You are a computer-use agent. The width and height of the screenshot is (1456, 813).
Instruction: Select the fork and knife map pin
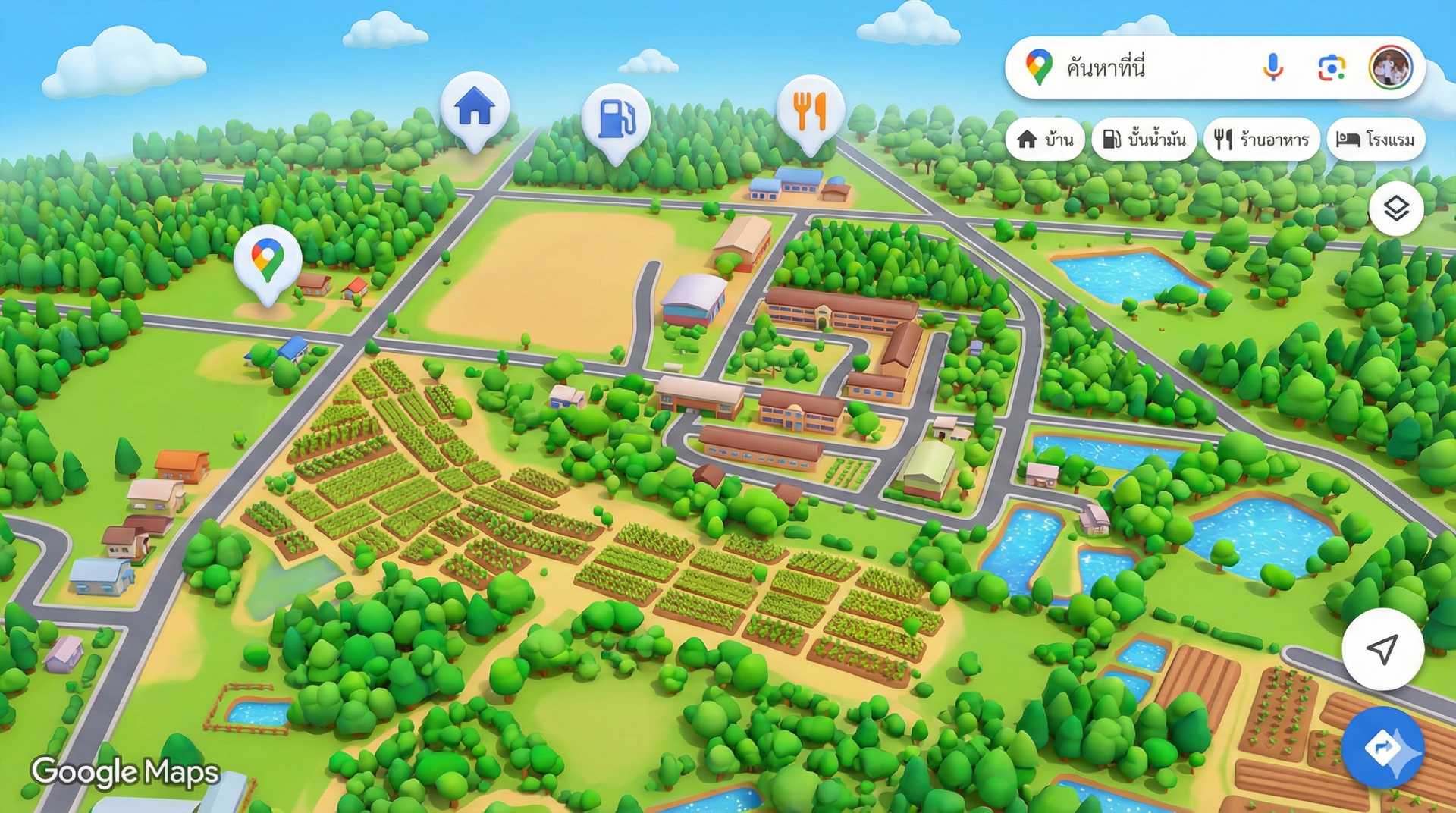810,111
